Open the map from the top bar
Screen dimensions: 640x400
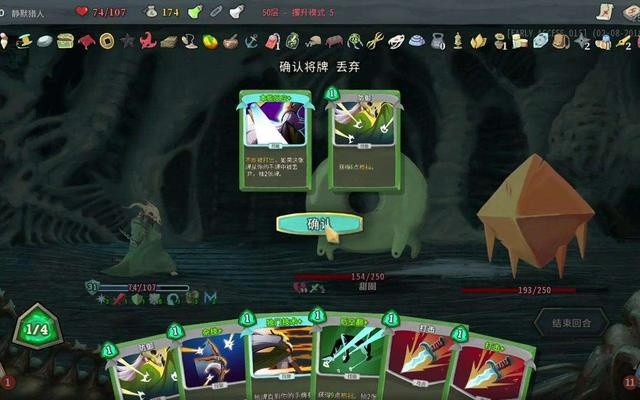[602, 12]
